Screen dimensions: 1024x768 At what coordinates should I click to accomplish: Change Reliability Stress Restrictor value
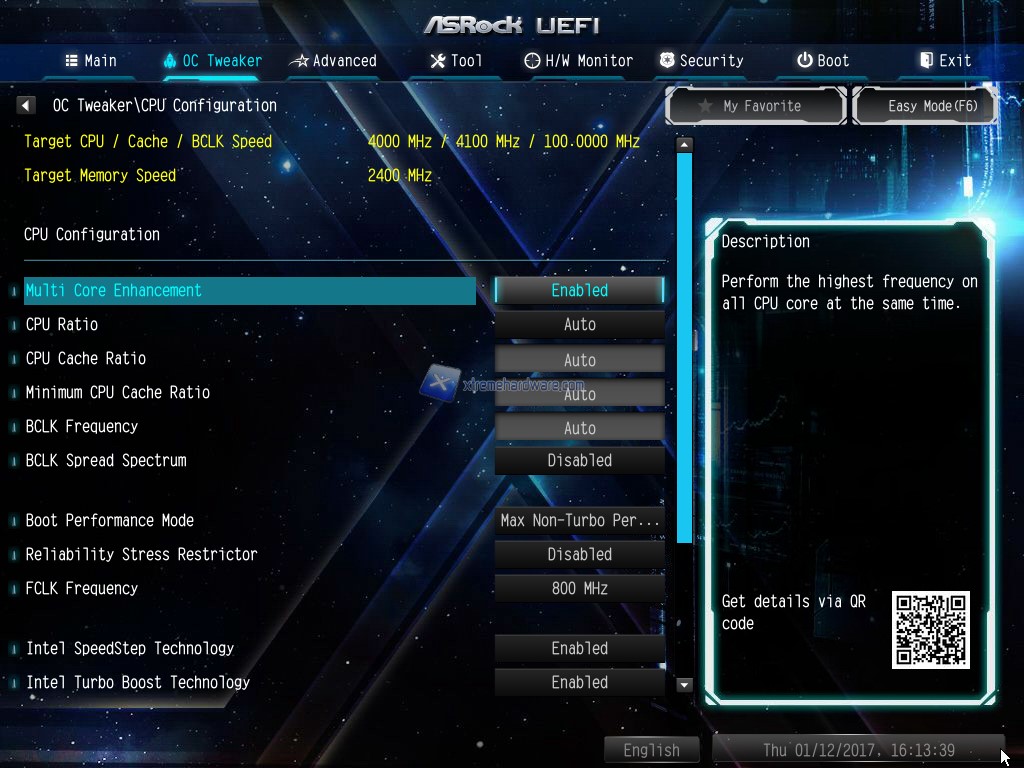pos(579,554)
